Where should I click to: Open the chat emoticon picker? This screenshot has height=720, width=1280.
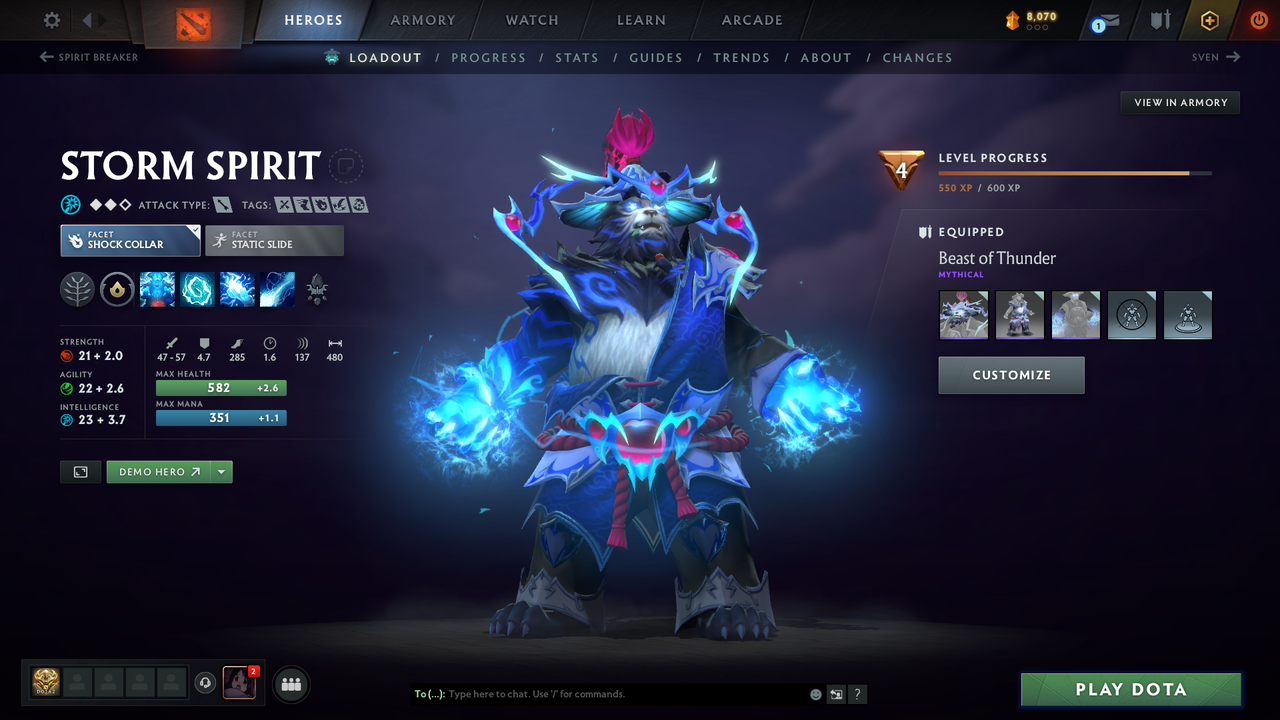pos(814,694)
